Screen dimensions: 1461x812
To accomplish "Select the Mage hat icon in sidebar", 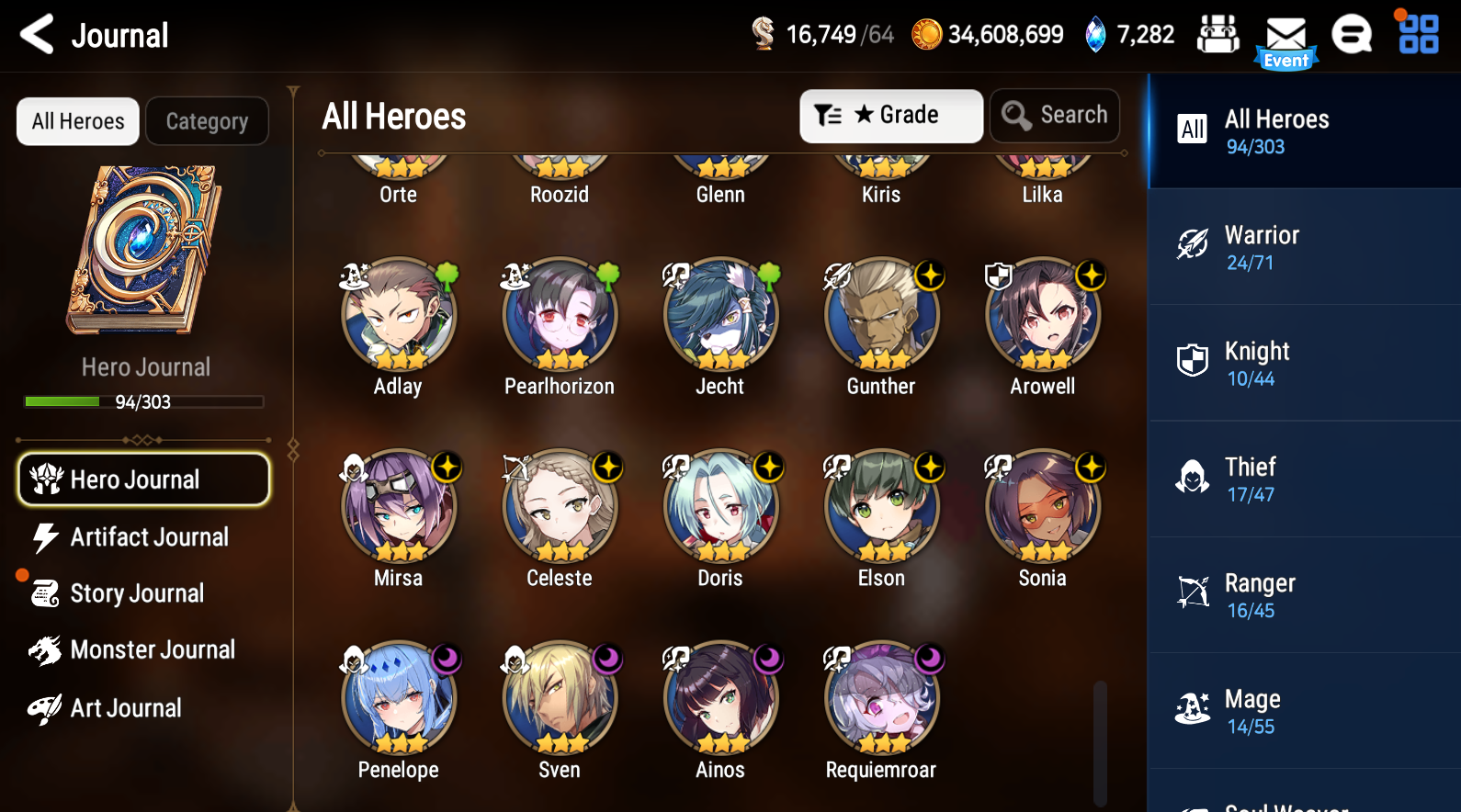I will tap(1192, 708).
